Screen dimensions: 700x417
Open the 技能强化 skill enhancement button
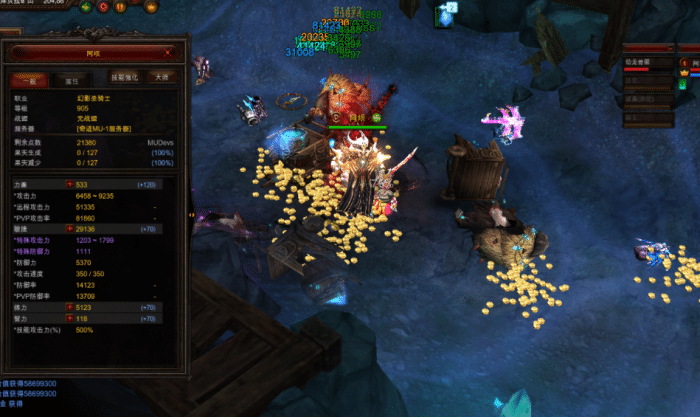[x=124, y=77]
